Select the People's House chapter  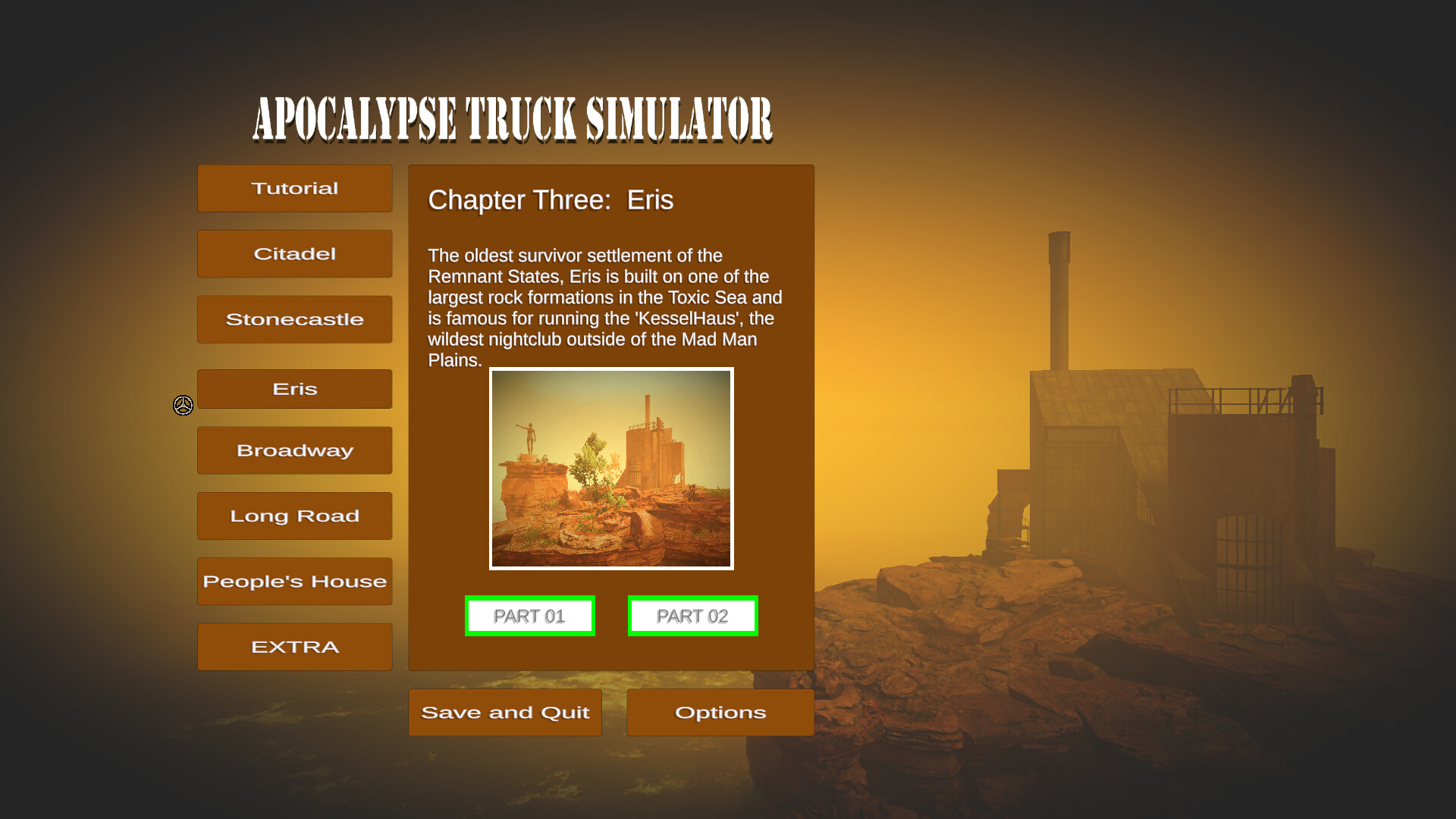pos(294,581)
